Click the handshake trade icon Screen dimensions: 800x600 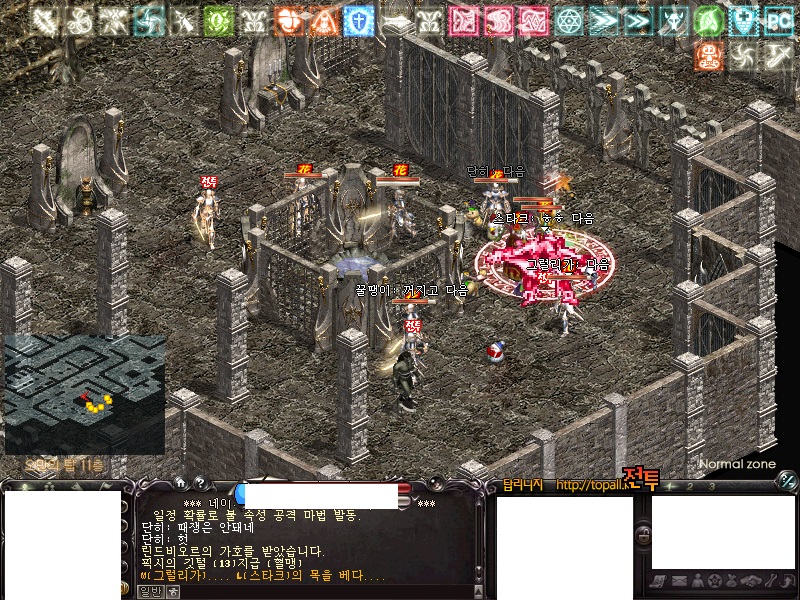coord(750,581)
